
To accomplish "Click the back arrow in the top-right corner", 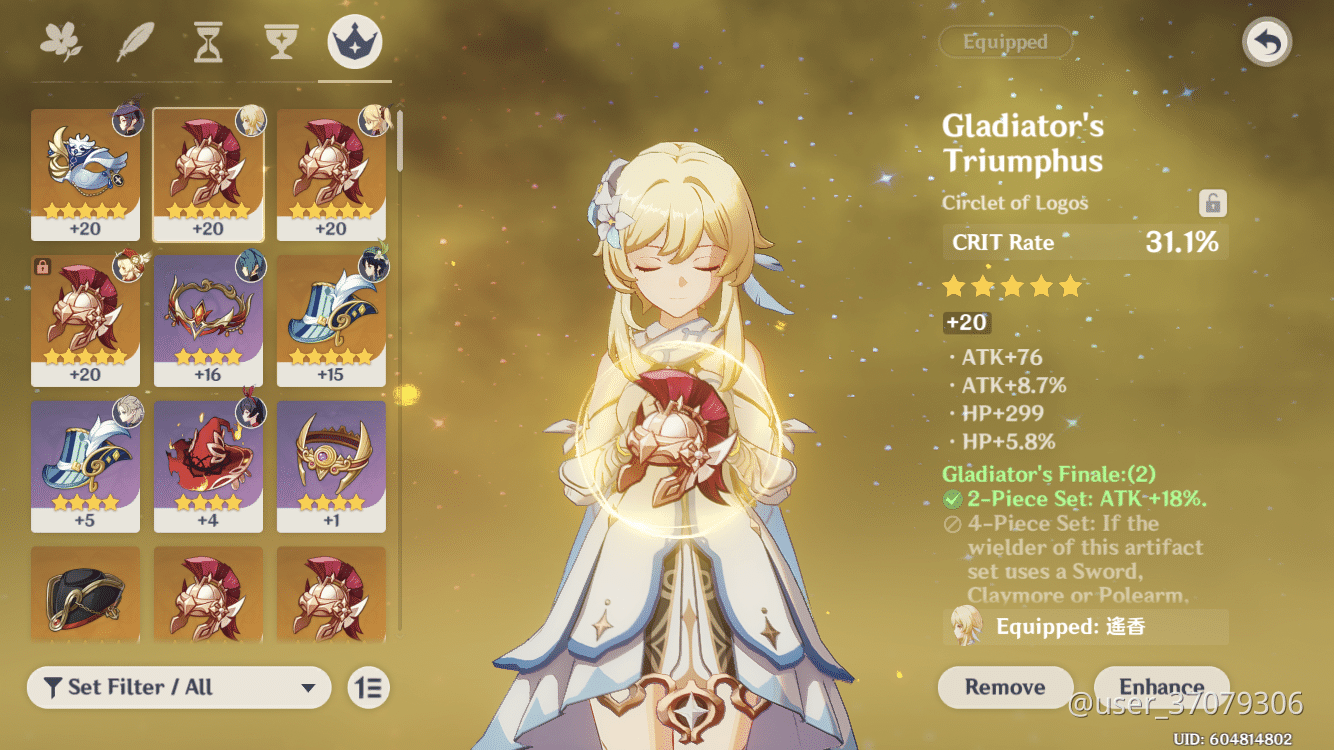I will click(1266, 43).
